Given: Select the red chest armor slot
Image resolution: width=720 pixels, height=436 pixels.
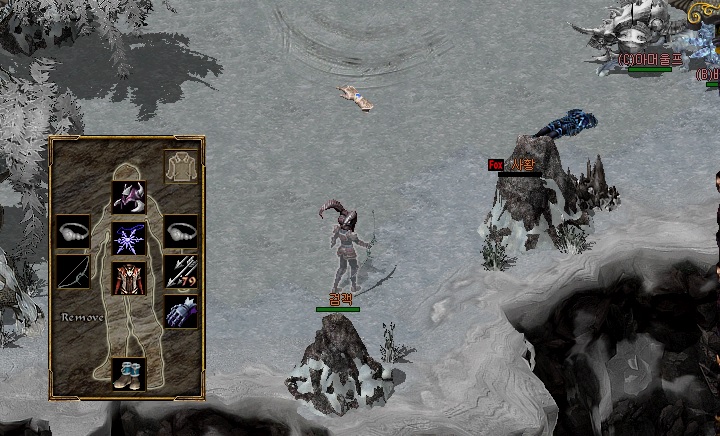Looking at the screenshot, I should click(128, 279).
